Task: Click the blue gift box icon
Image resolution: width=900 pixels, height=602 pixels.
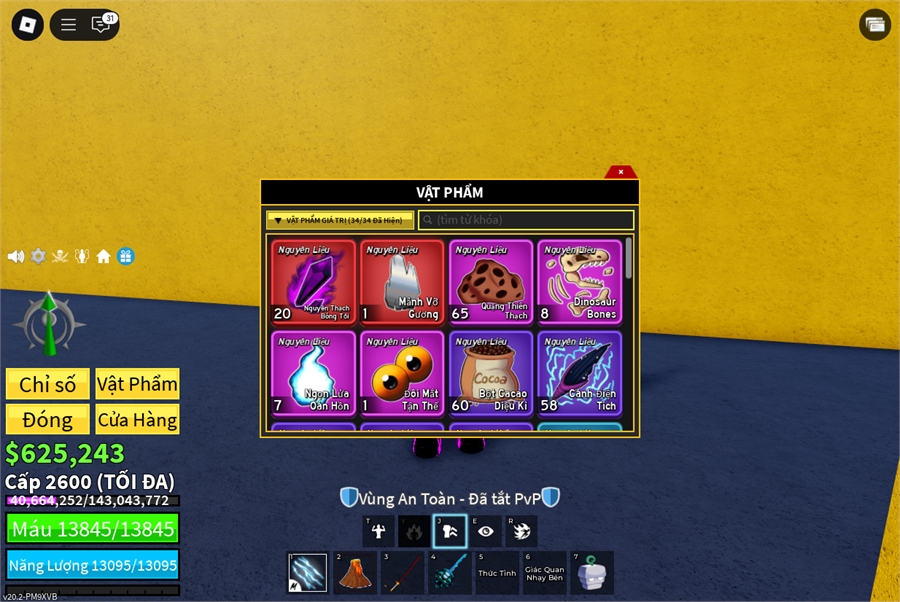Action: point(126,256)
